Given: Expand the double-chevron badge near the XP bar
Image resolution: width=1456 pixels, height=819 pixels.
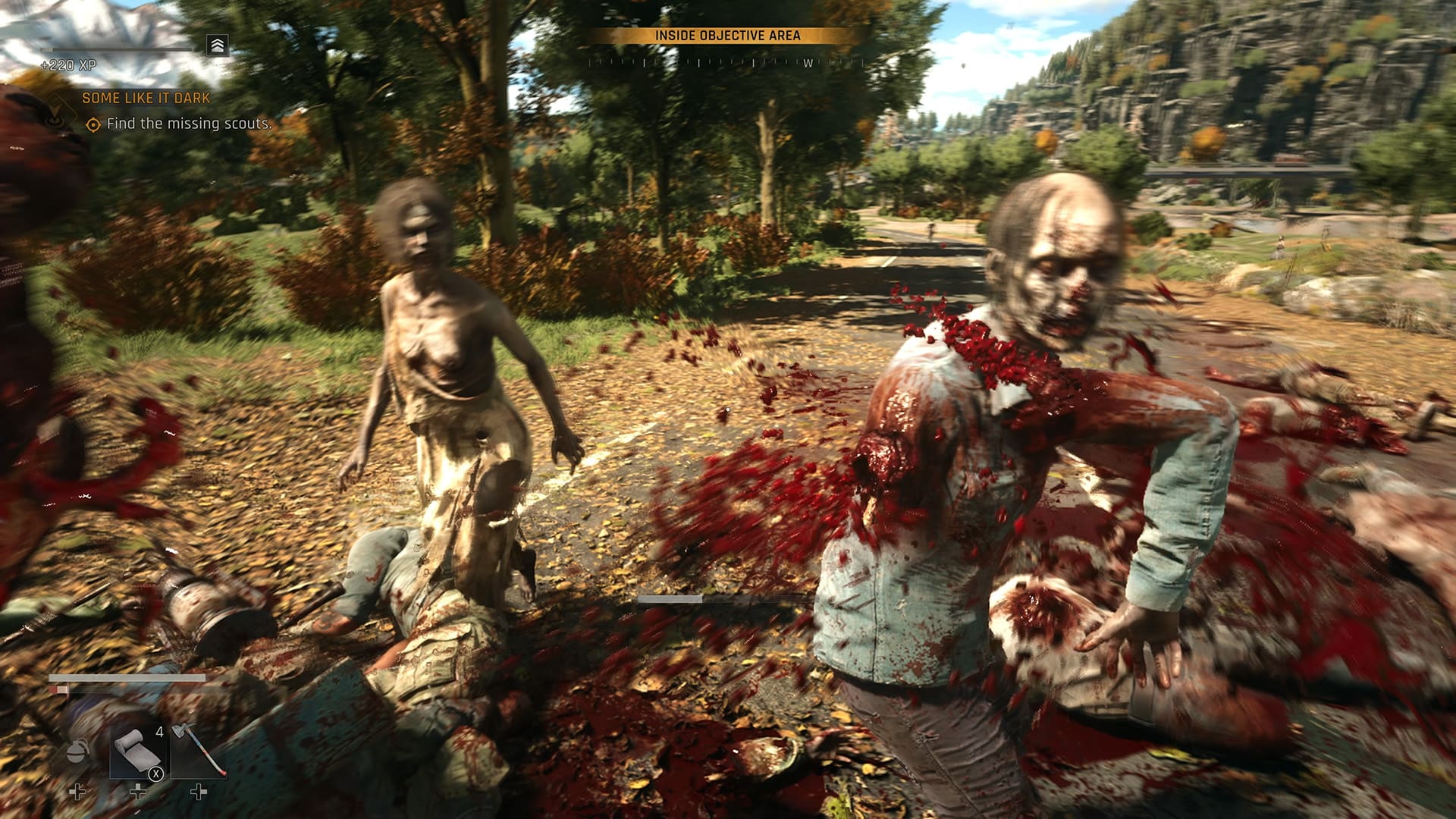Looking at the screenshot, I should coord(217,45).
